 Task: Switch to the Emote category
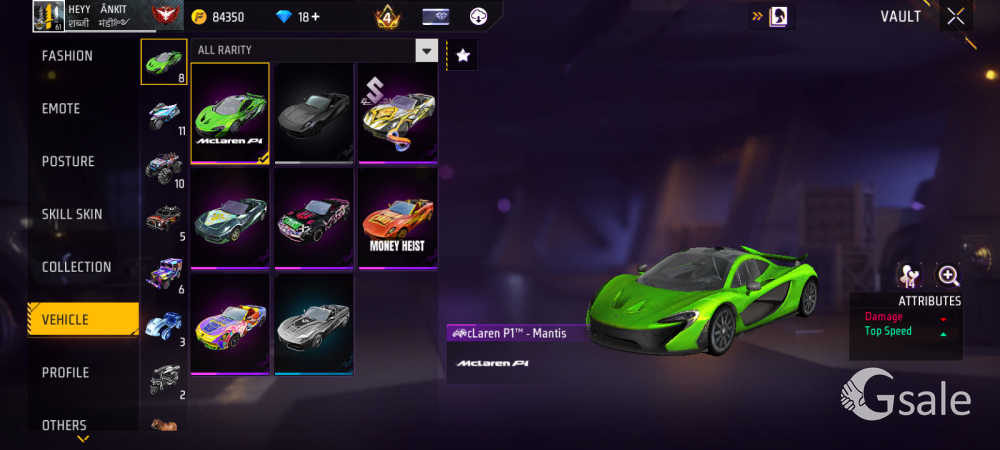61,109
